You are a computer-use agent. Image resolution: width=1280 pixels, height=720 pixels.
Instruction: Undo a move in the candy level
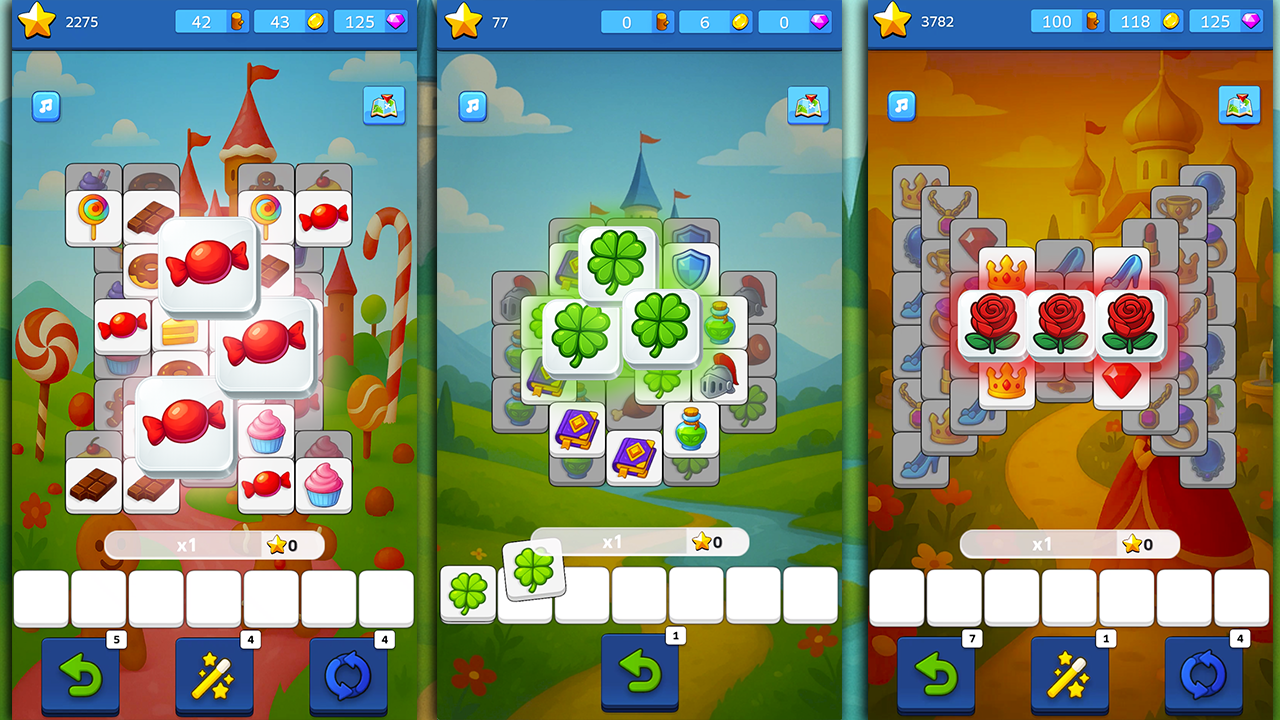coord(80,675)
